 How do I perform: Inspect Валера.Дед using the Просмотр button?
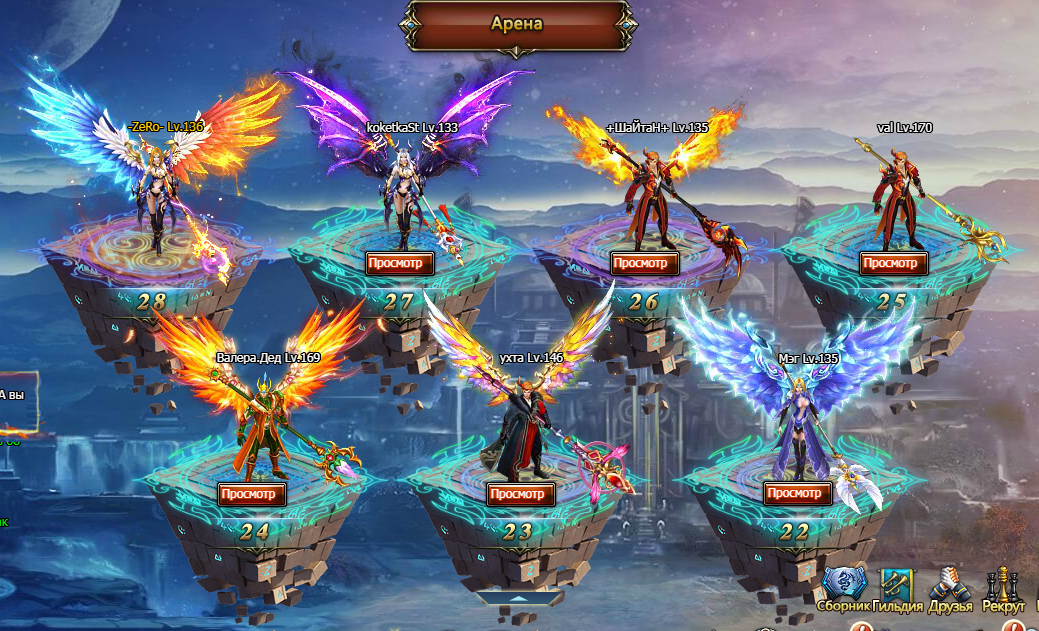(x=252, y=493)
